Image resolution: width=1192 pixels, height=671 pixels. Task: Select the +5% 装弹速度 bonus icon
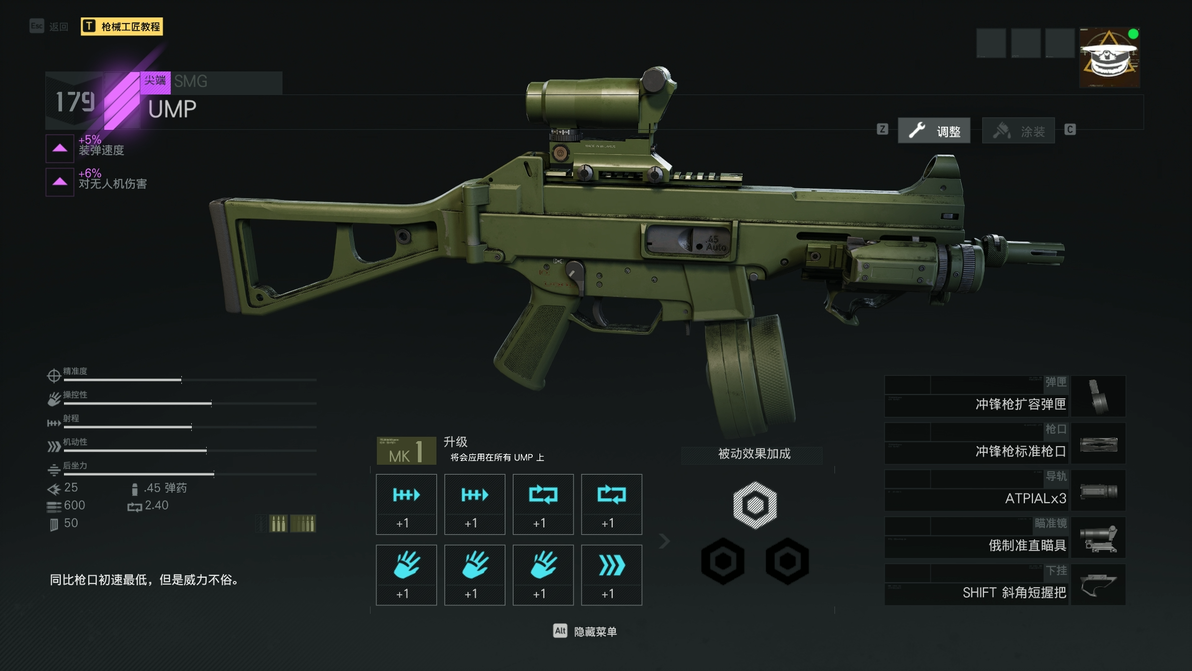point(60,148)
